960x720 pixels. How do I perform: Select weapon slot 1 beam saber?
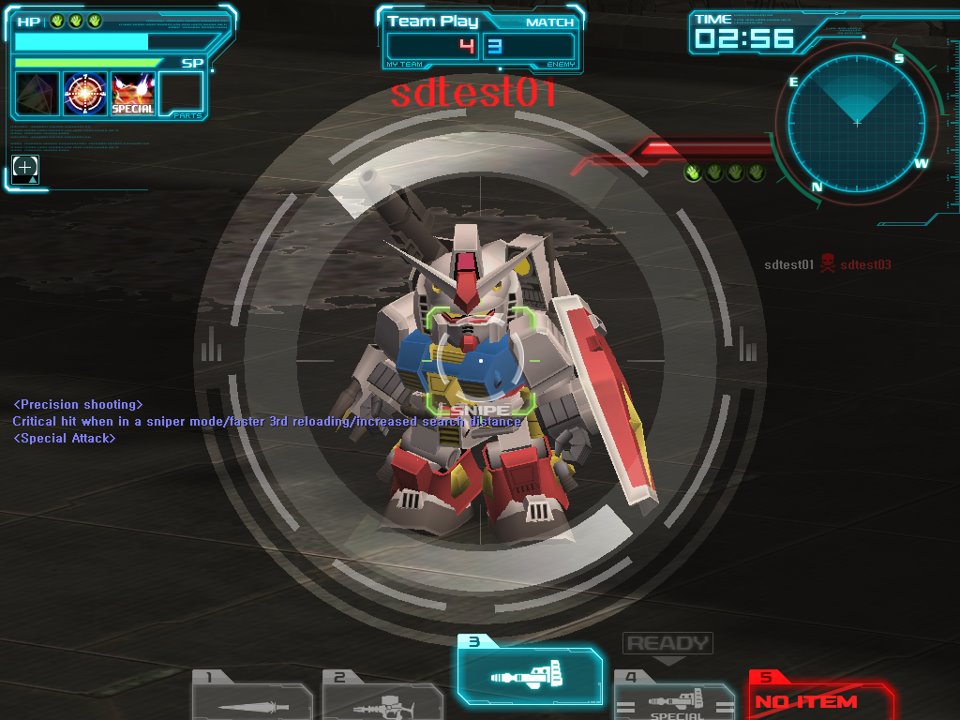(x=253, y=699)
